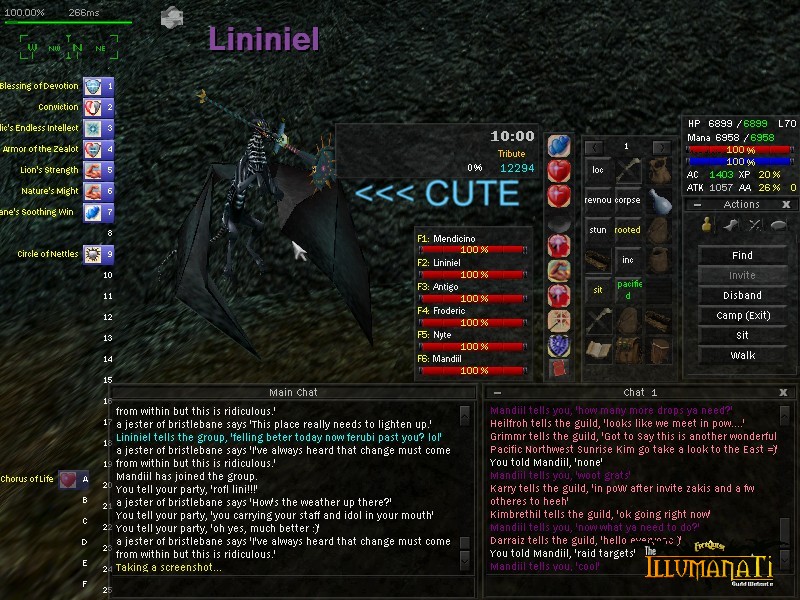Close the Actions window
Image resolution: width=800 pixels, height=600 pixels.
coord(786,204)
